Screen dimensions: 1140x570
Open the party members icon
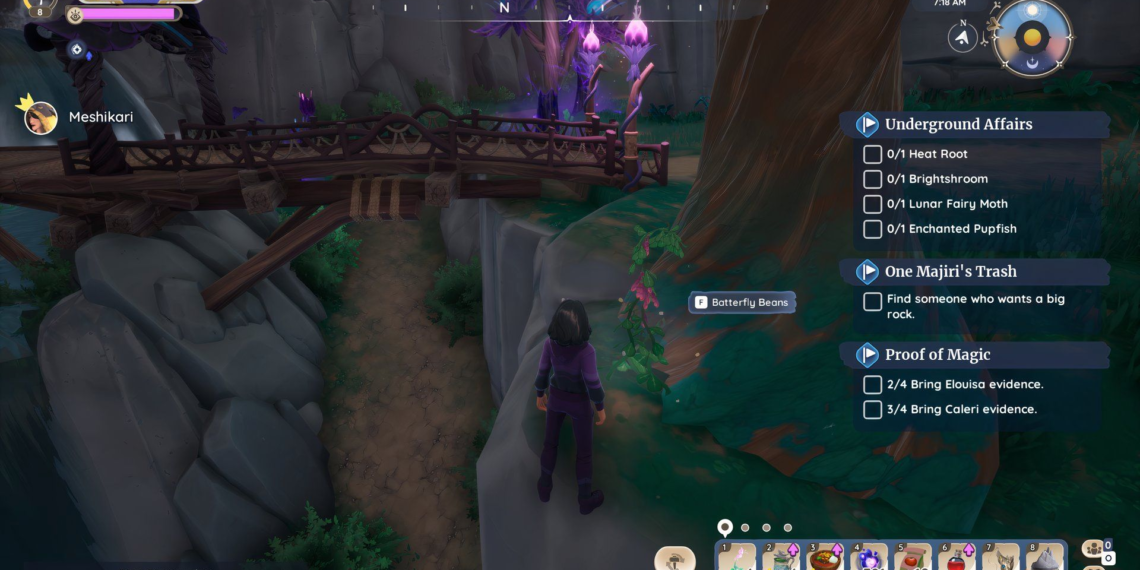(1093, 548)
